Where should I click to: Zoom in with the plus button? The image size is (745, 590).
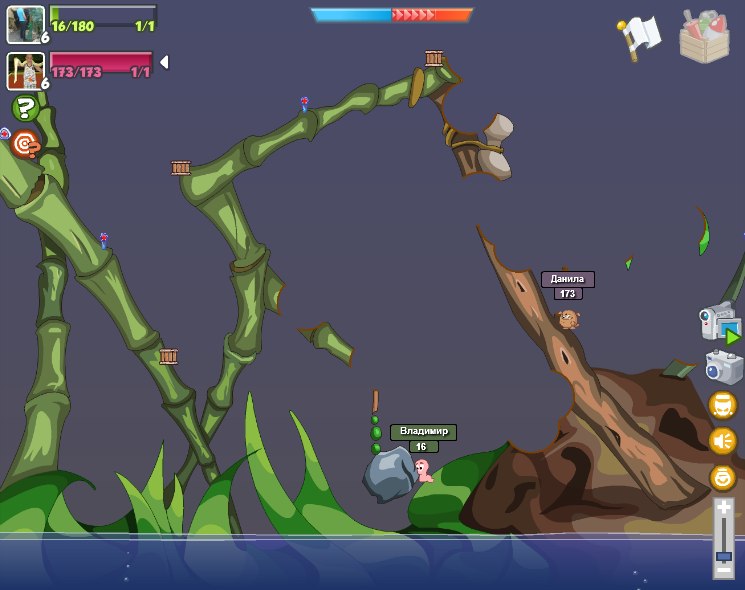(723, 509)
